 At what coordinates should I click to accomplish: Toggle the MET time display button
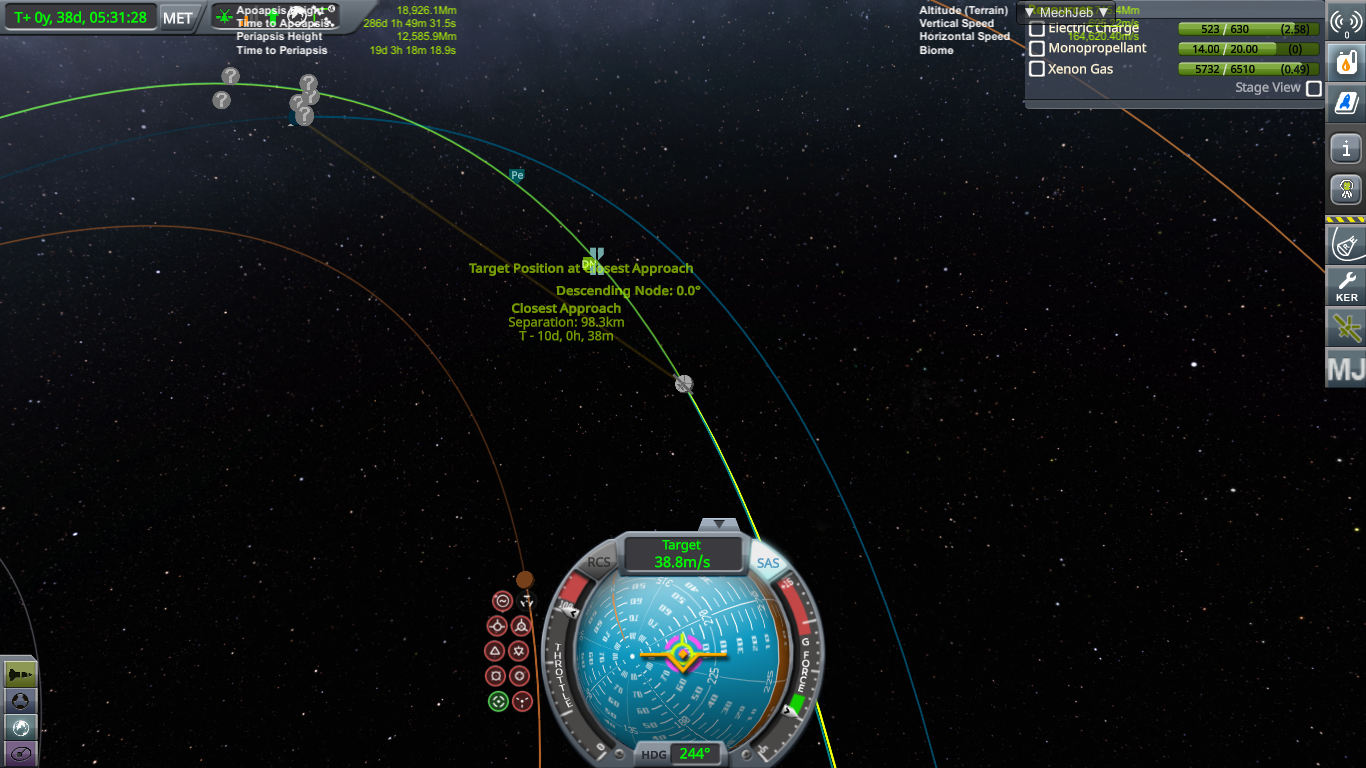[x=177, y=18]
